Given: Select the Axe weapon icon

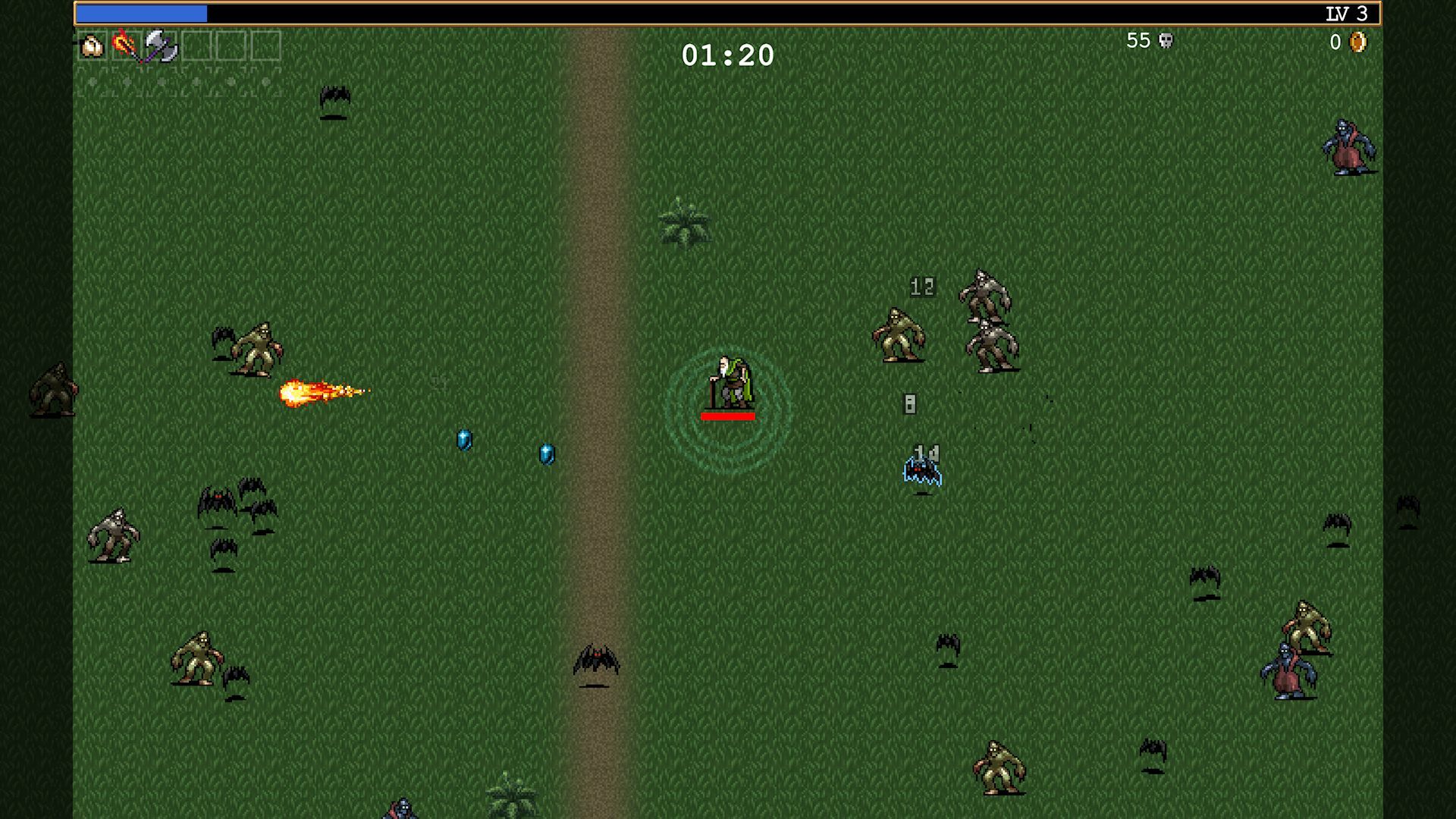Looking at the screenshot, I should click(x=159, y=47).
